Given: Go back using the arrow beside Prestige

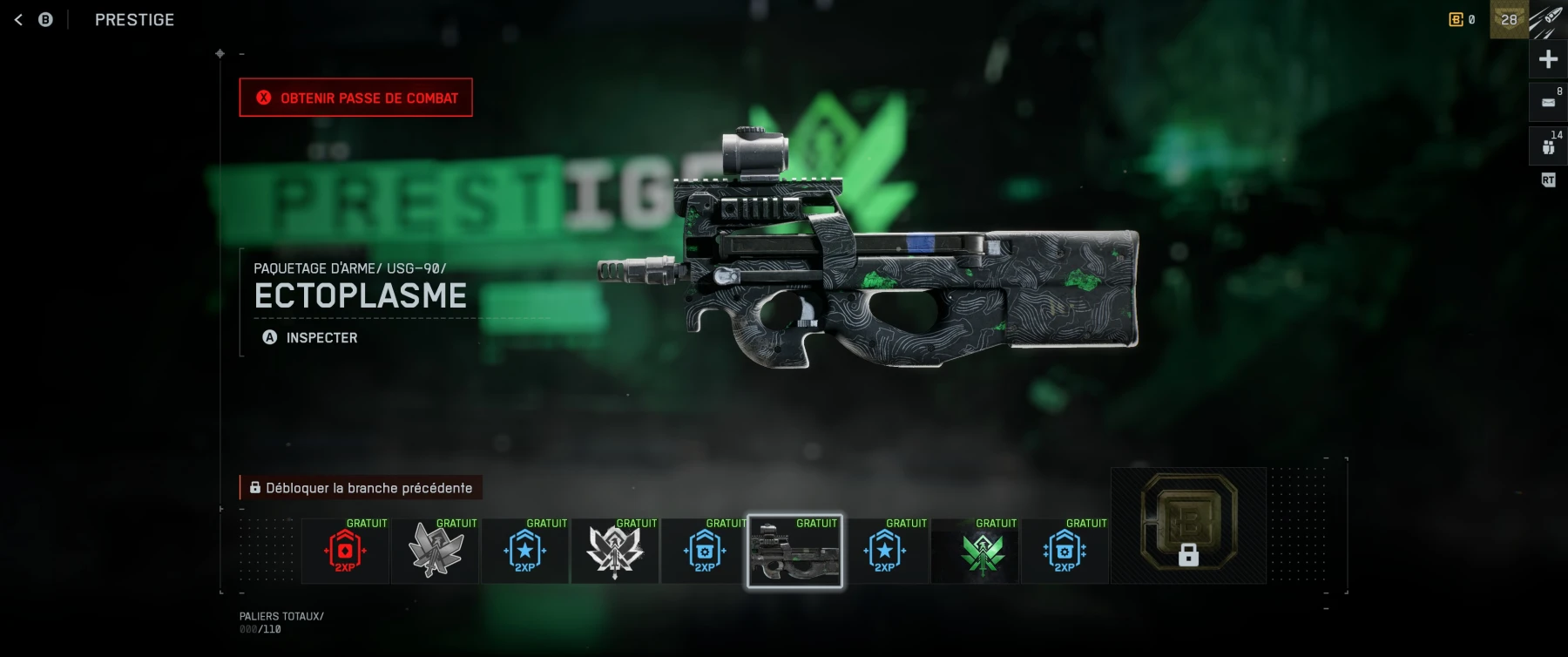Looking at the screenshot, I should pyautogui.click(x=18, y=19).
